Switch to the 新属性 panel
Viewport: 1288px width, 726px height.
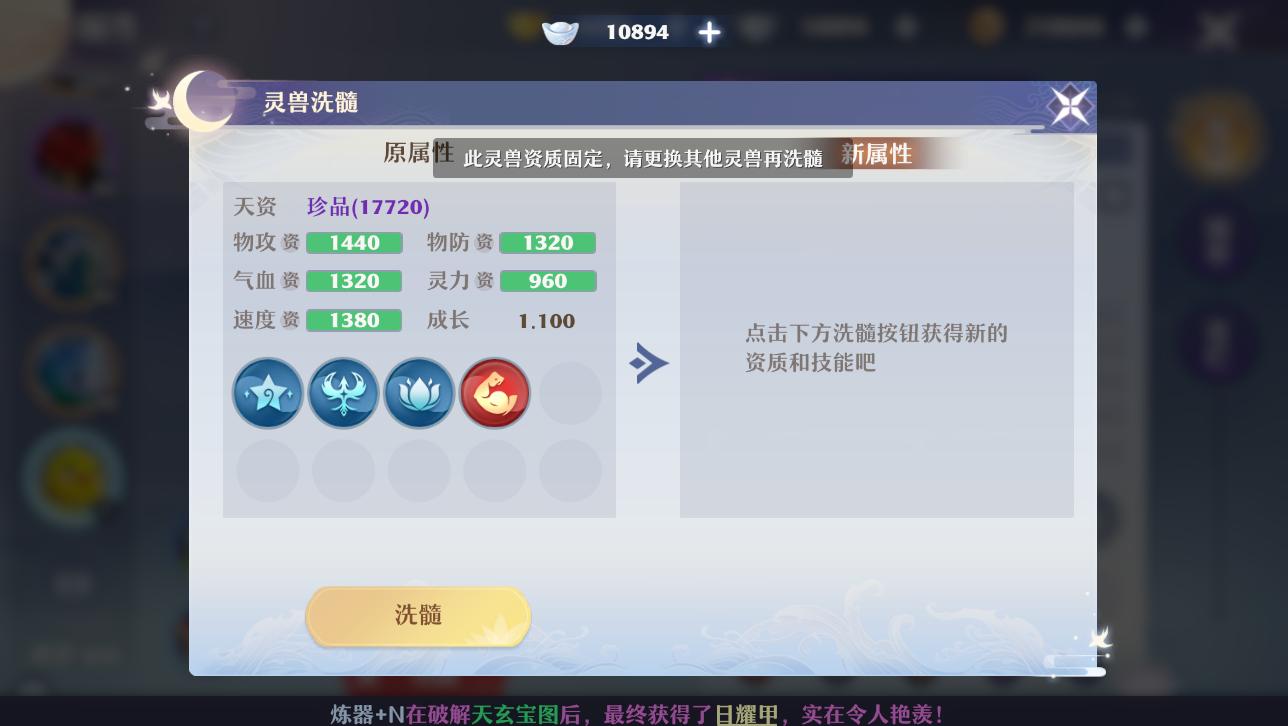[877, 153]
